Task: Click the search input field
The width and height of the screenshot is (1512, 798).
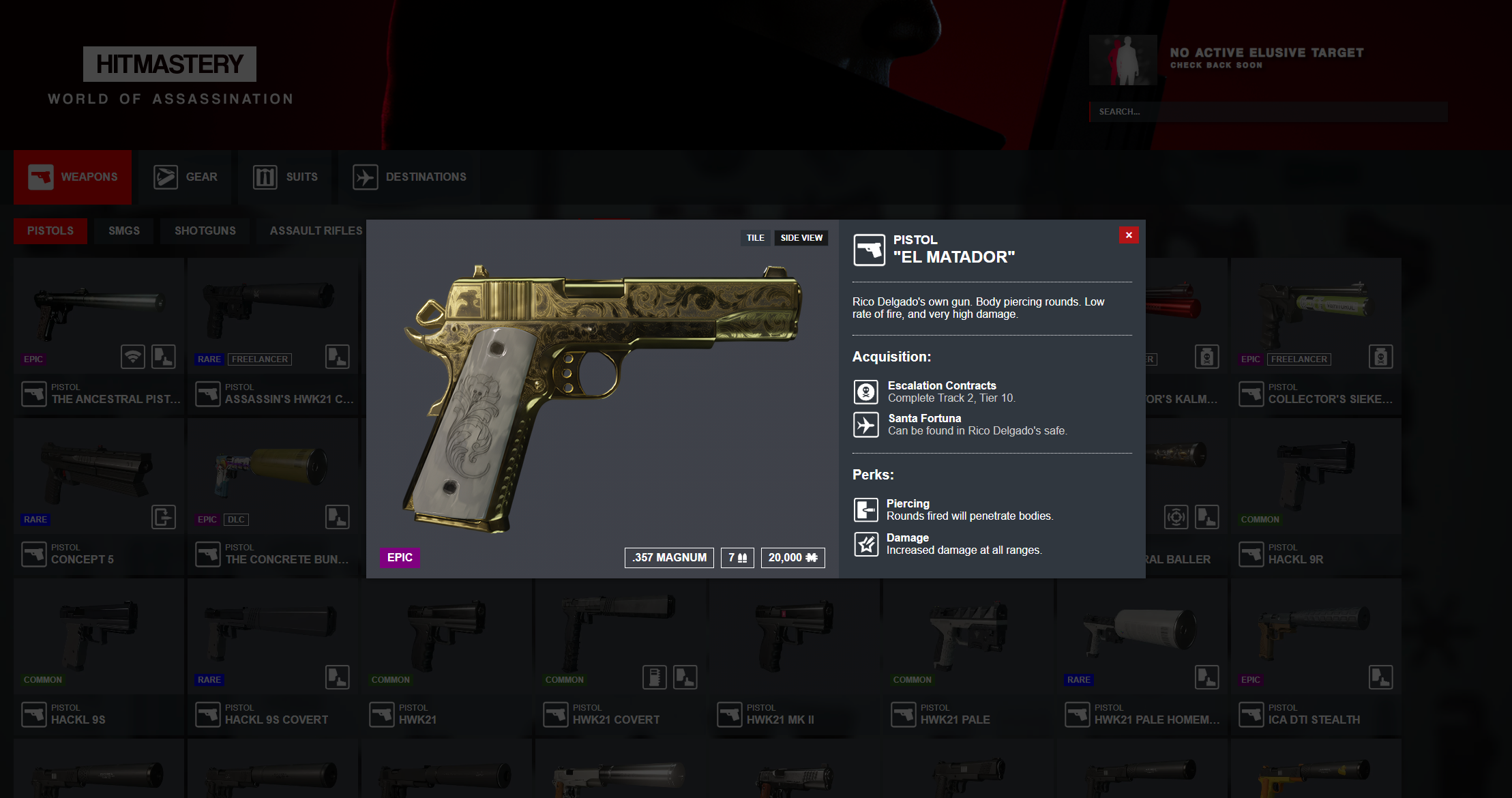Action: click(1269, 112)
